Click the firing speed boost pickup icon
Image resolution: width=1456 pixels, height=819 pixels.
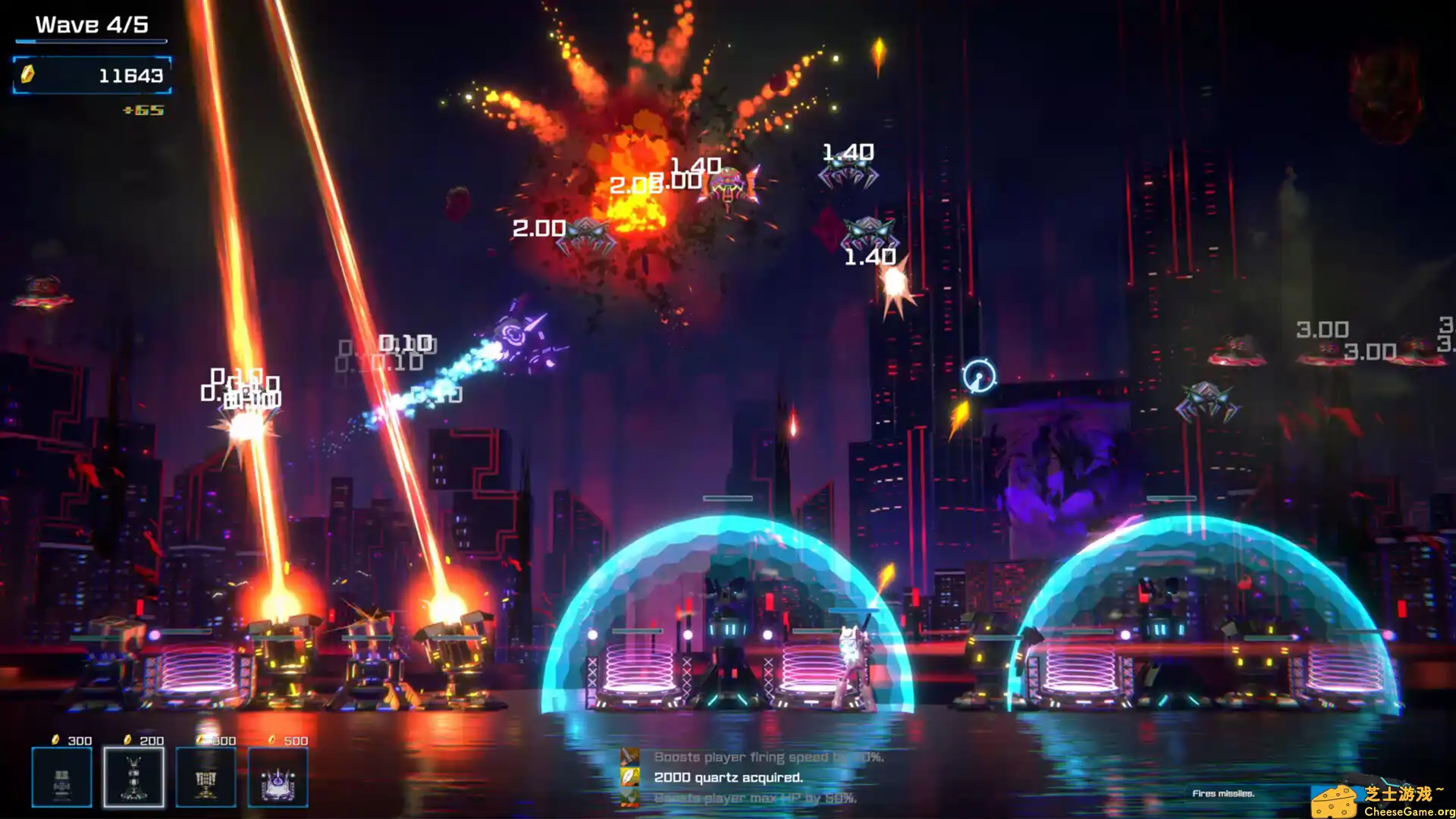(x=630, y=756)
